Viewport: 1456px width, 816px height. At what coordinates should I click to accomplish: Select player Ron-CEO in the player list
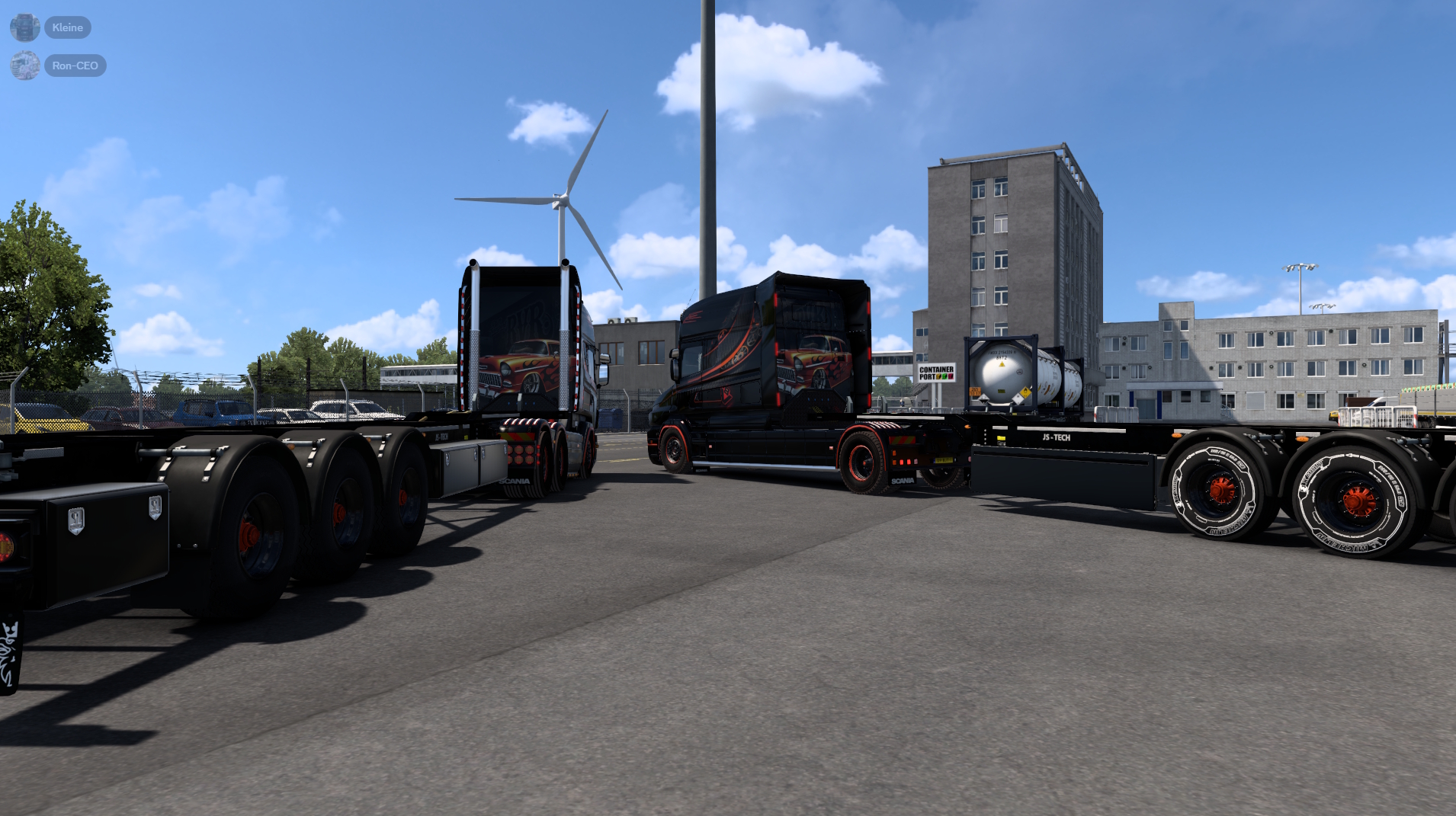[x=75, y=66]
